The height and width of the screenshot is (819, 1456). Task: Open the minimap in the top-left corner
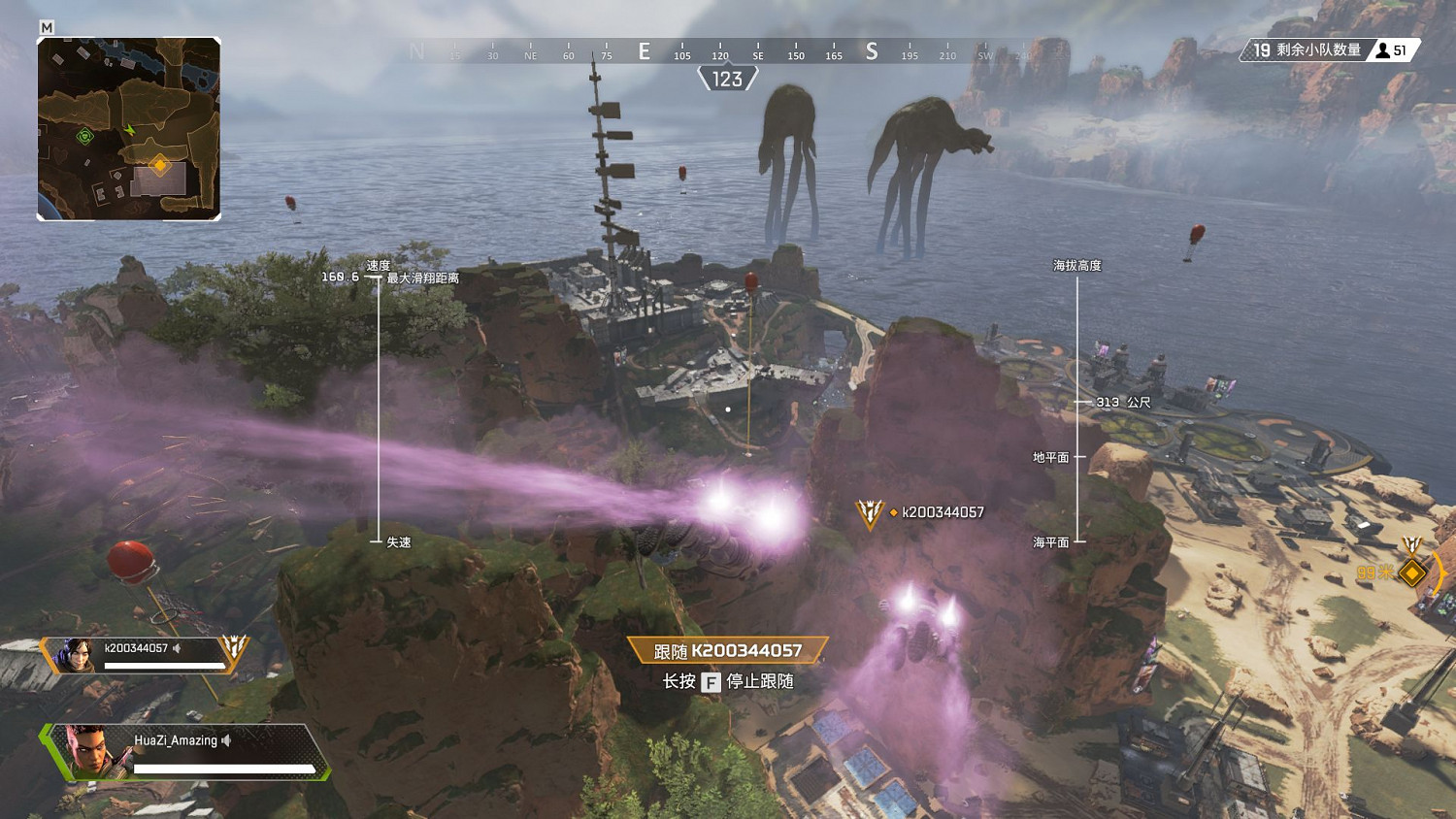pos(129,126)
